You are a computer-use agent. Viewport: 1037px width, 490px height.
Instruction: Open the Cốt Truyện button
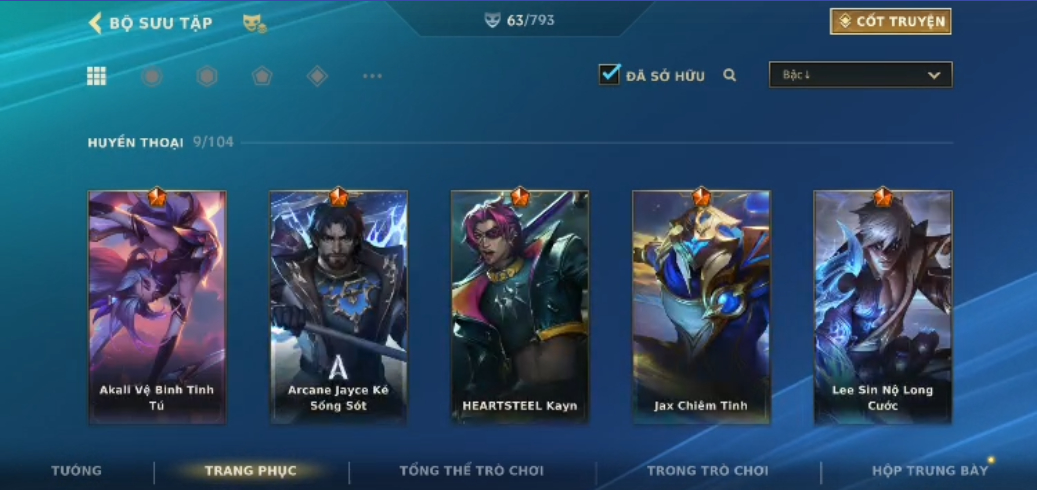click(890, 22)
